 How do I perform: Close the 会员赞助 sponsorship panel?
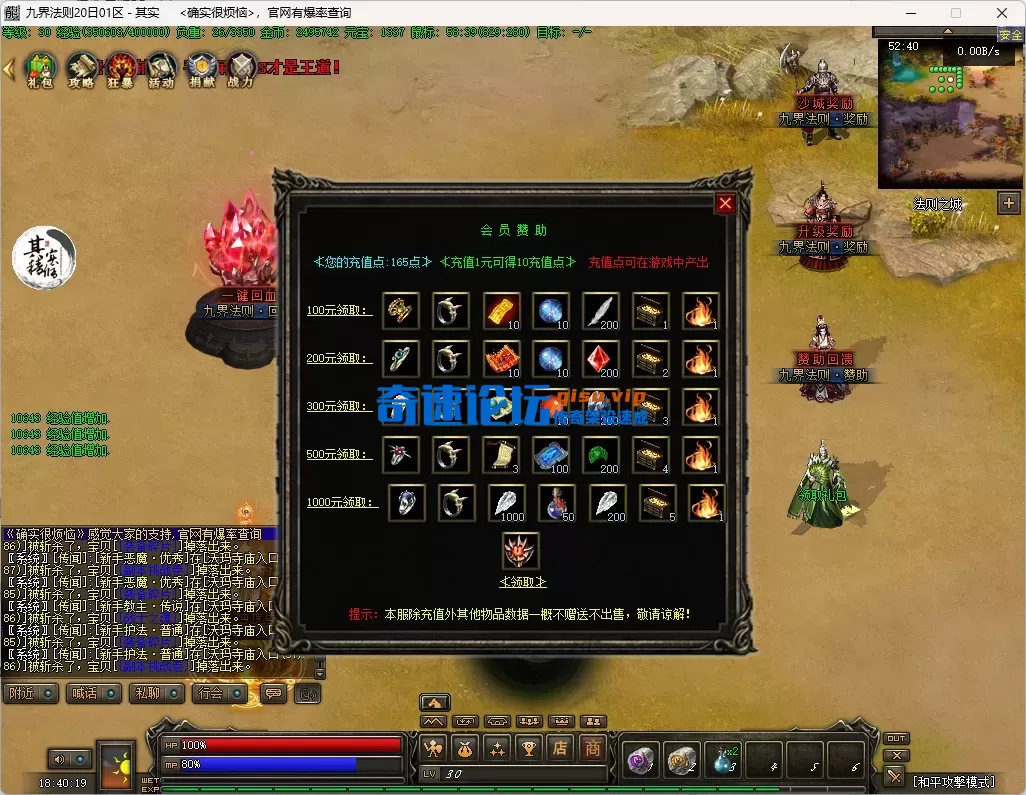click(725, 204)
